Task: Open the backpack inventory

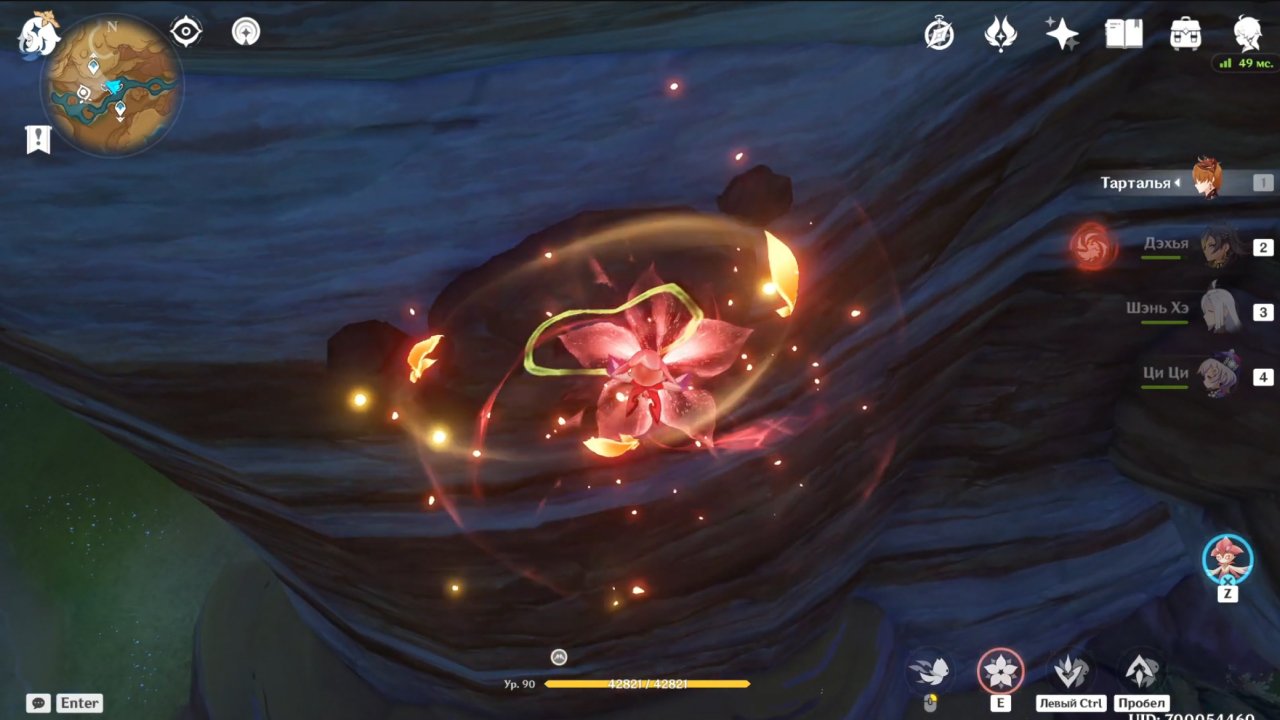Action: point(1186,34)
